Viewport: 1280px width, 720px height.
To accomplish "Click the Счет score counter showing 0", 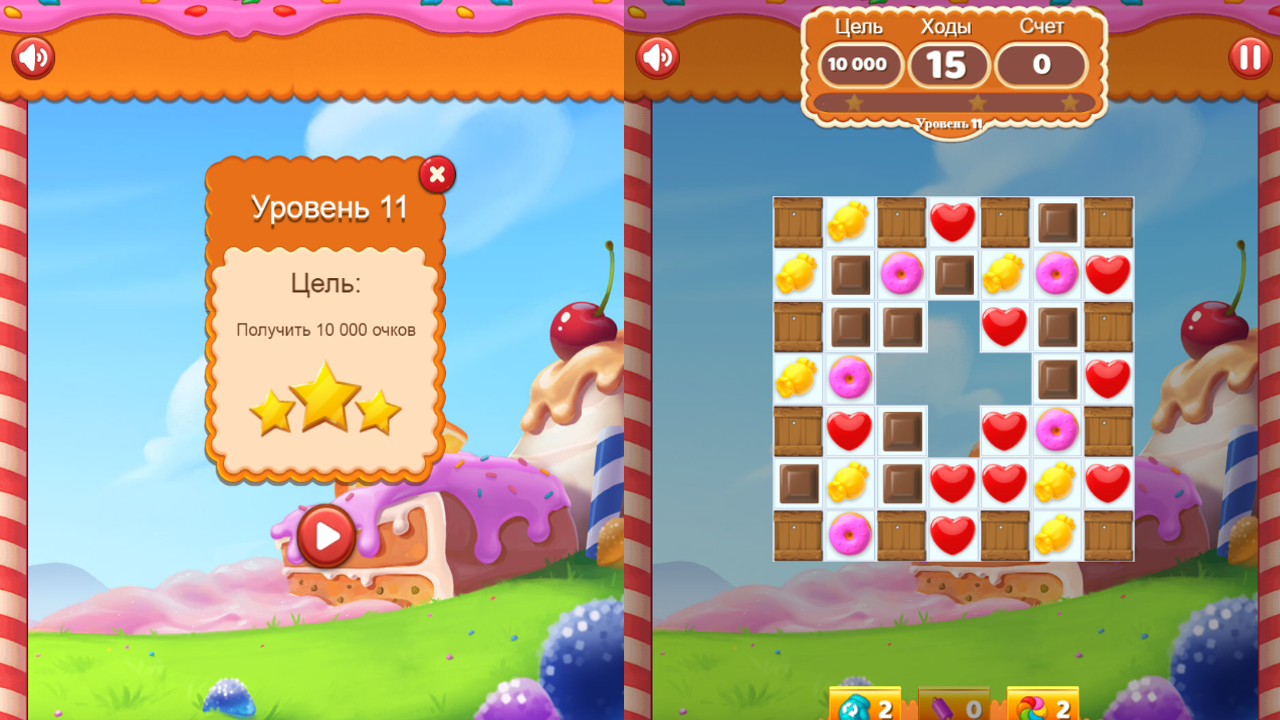I will pos(1040,65).
